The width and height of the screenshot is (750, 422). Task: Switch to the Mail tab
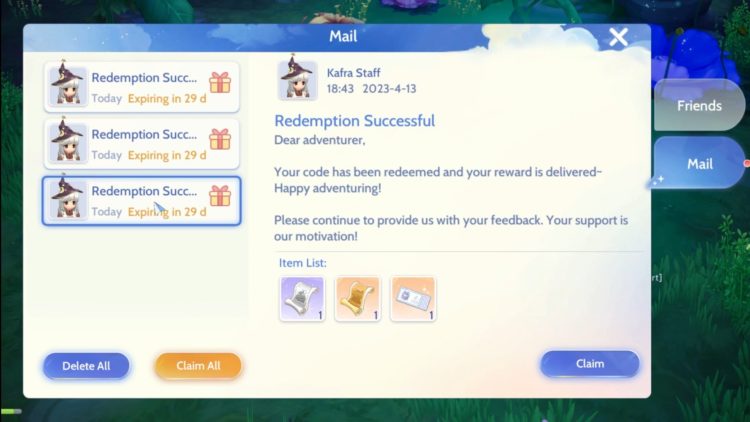699,164
